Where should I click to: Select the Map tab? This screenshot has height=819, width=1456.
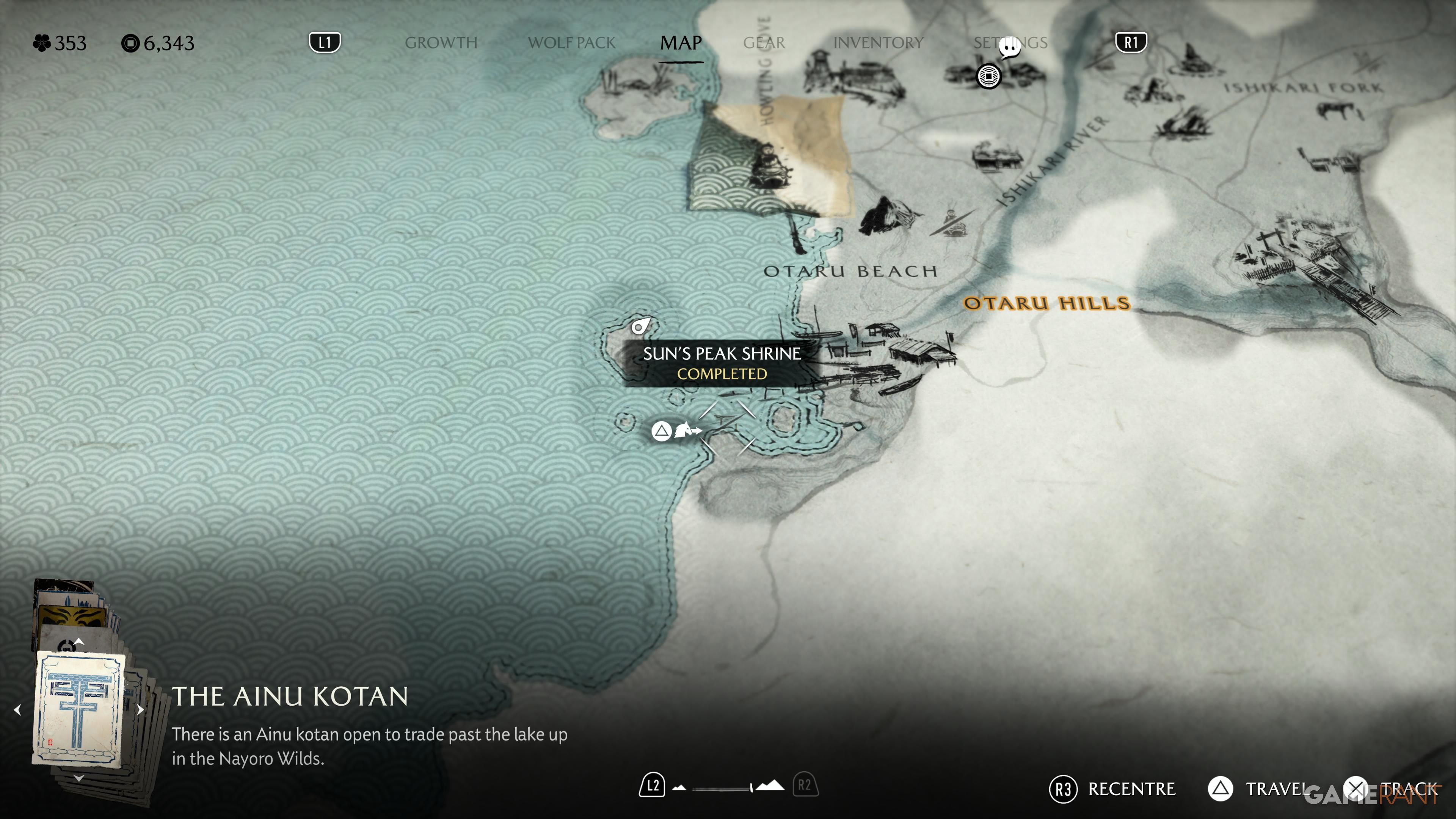tap(681, 42)
